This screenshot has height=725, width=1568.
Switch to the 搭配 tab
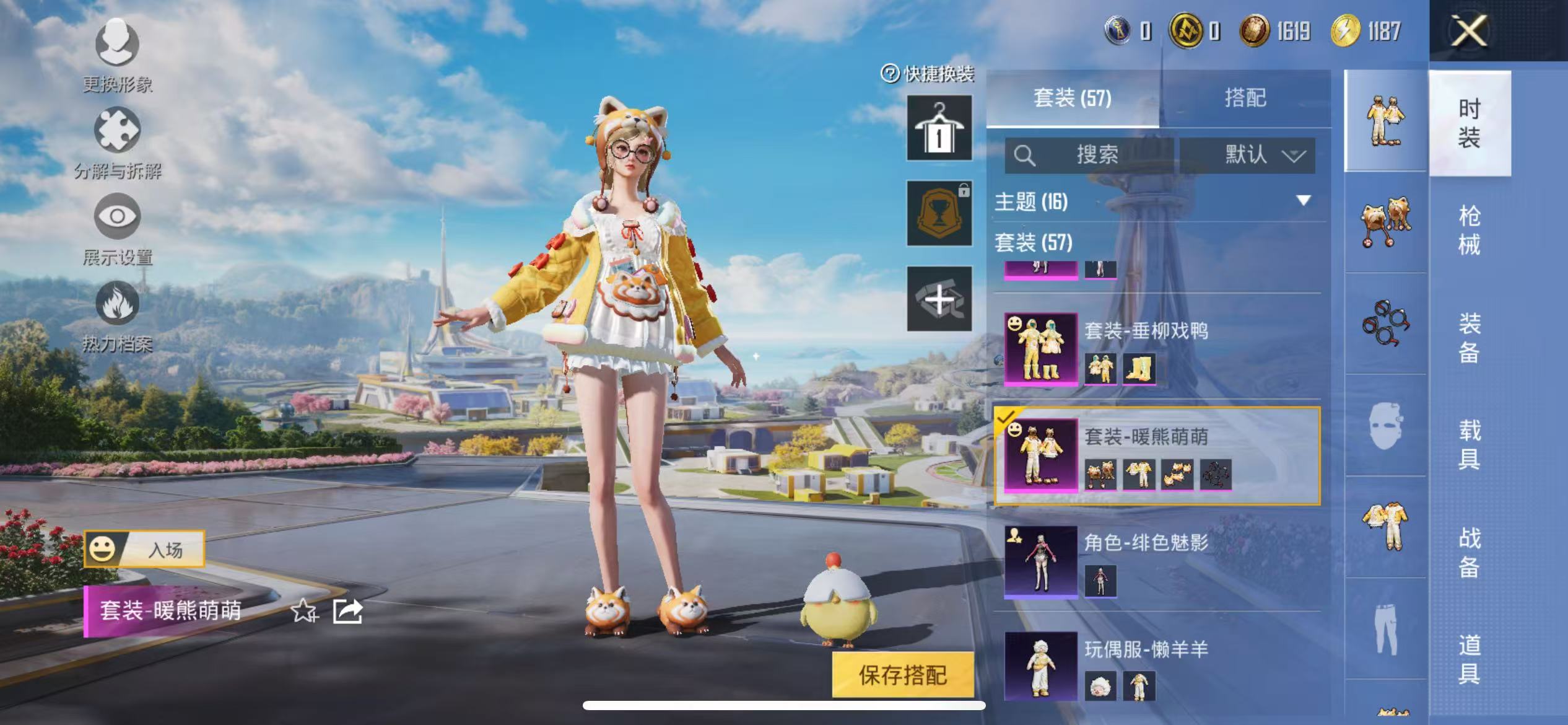point(1245,98)
